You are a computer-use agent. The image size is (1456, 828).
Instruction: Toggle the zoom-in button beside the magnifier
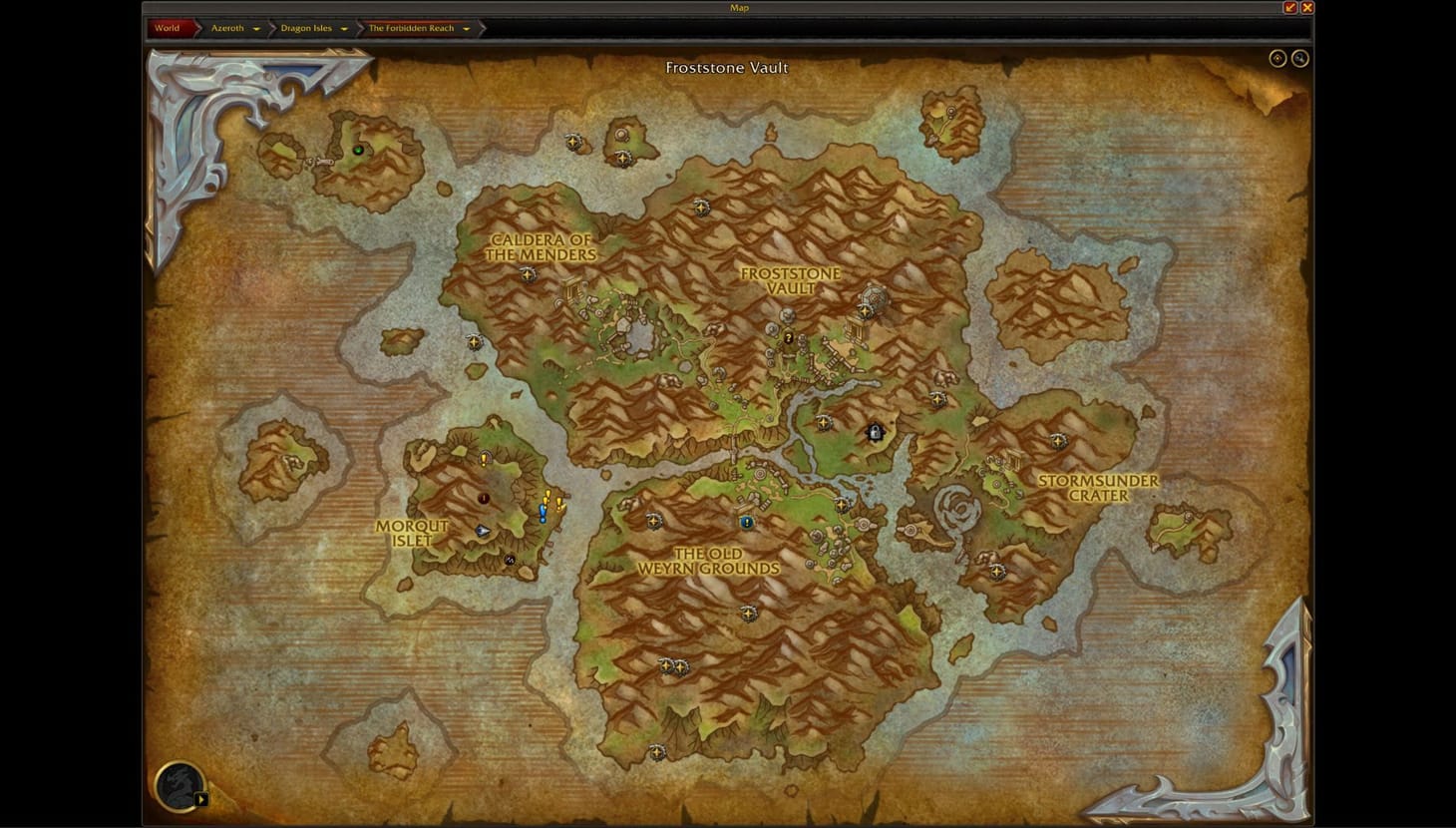point(1277,58)
